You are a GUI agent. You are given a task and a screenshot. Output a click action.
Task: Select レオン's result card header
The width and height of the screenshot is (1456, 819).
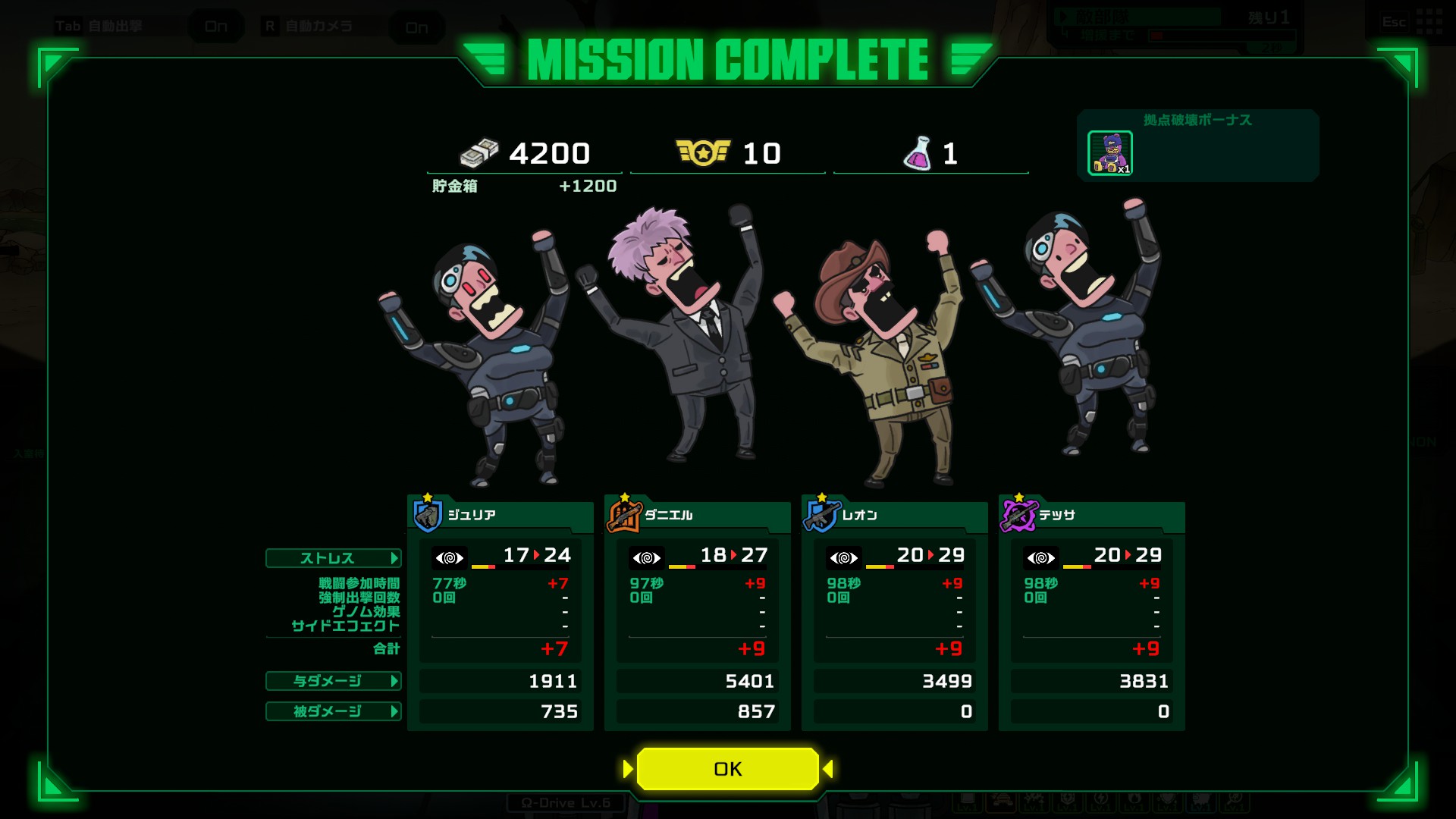(x=895, y=516)
